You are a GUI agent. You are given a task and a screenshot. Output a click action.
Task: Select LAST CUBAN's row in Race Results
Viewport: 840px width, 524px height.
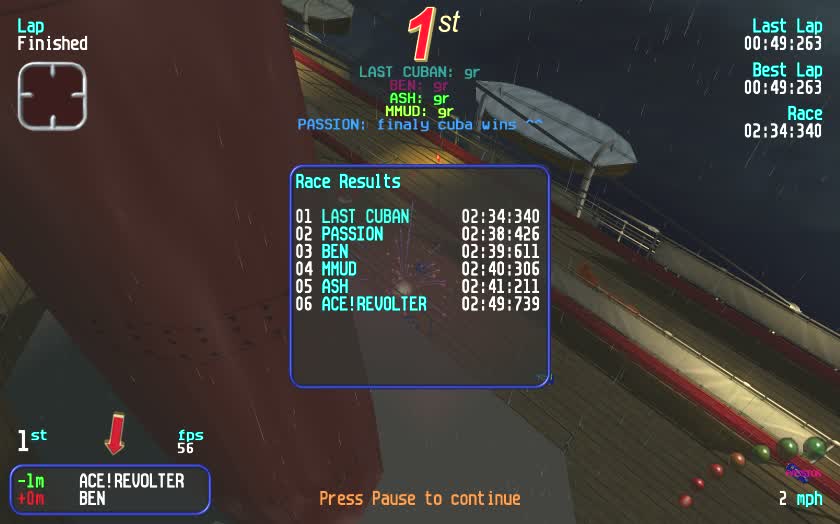pyautogui.click(x=417, y=216)
